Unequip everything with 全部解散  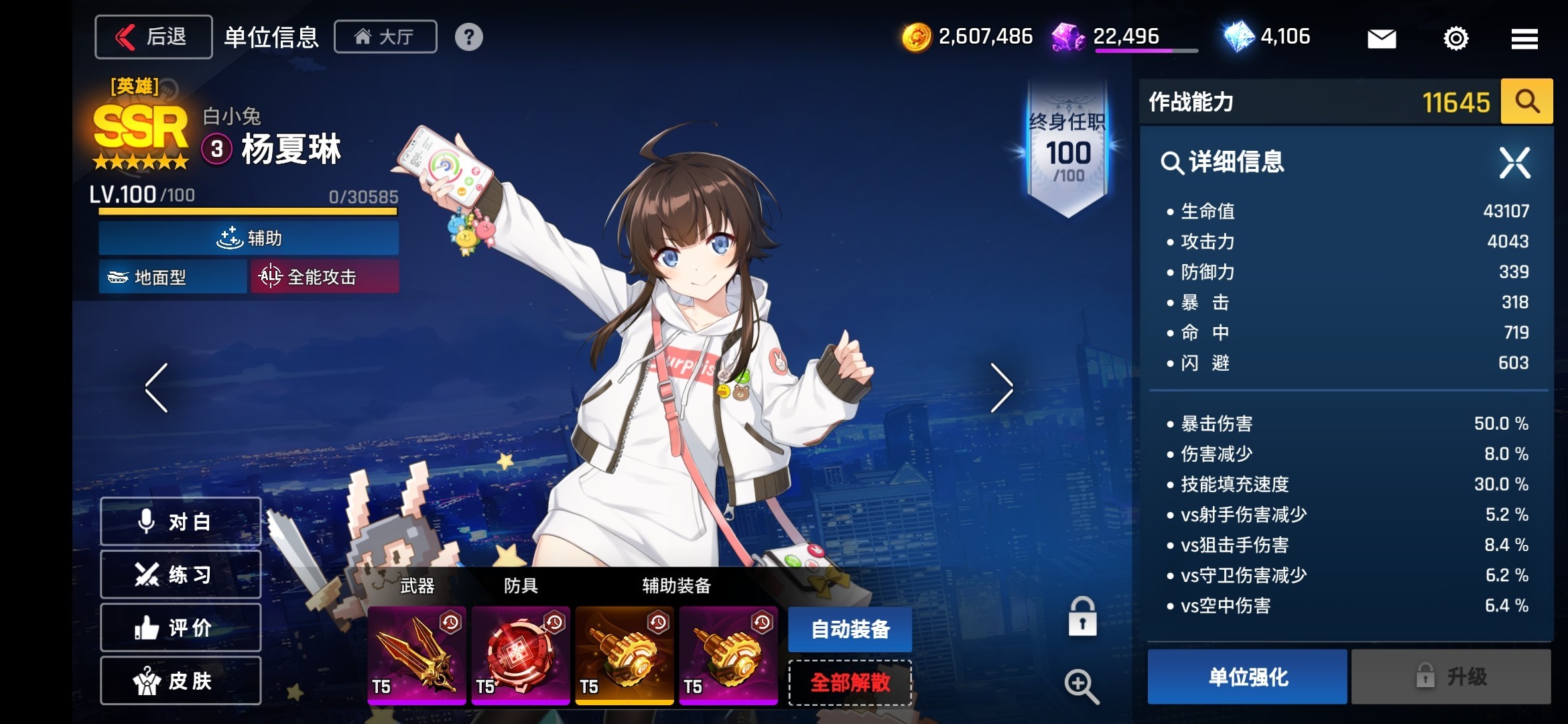point(850,682)
